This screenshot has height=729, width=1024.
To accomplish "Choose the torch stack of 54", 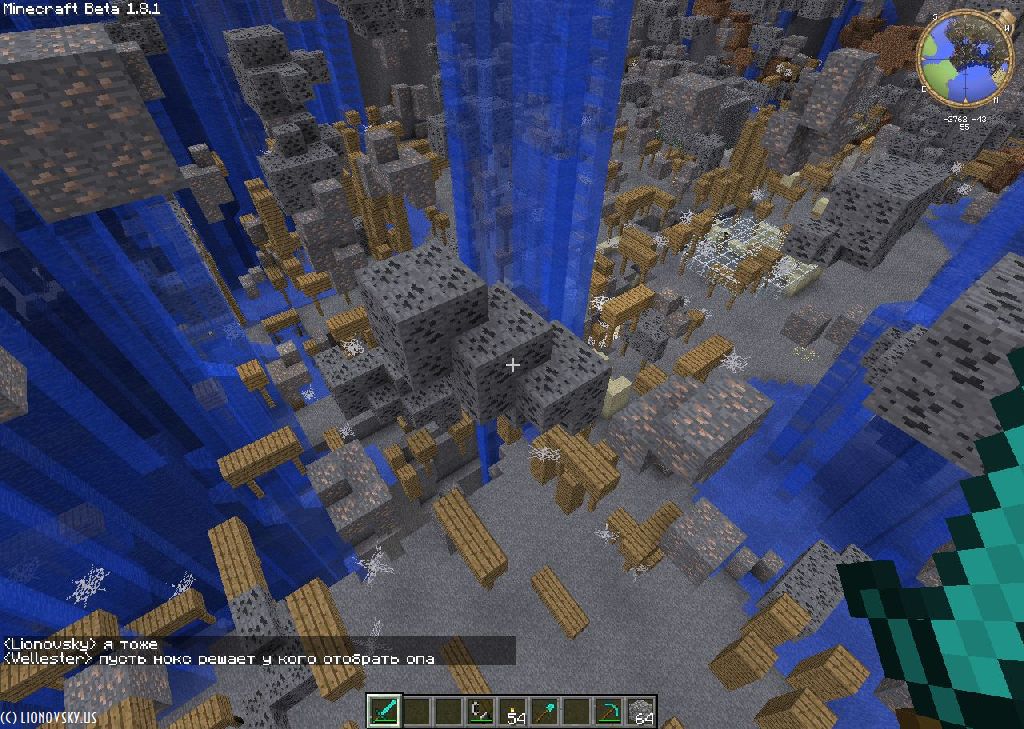I will tap(513, 712).
